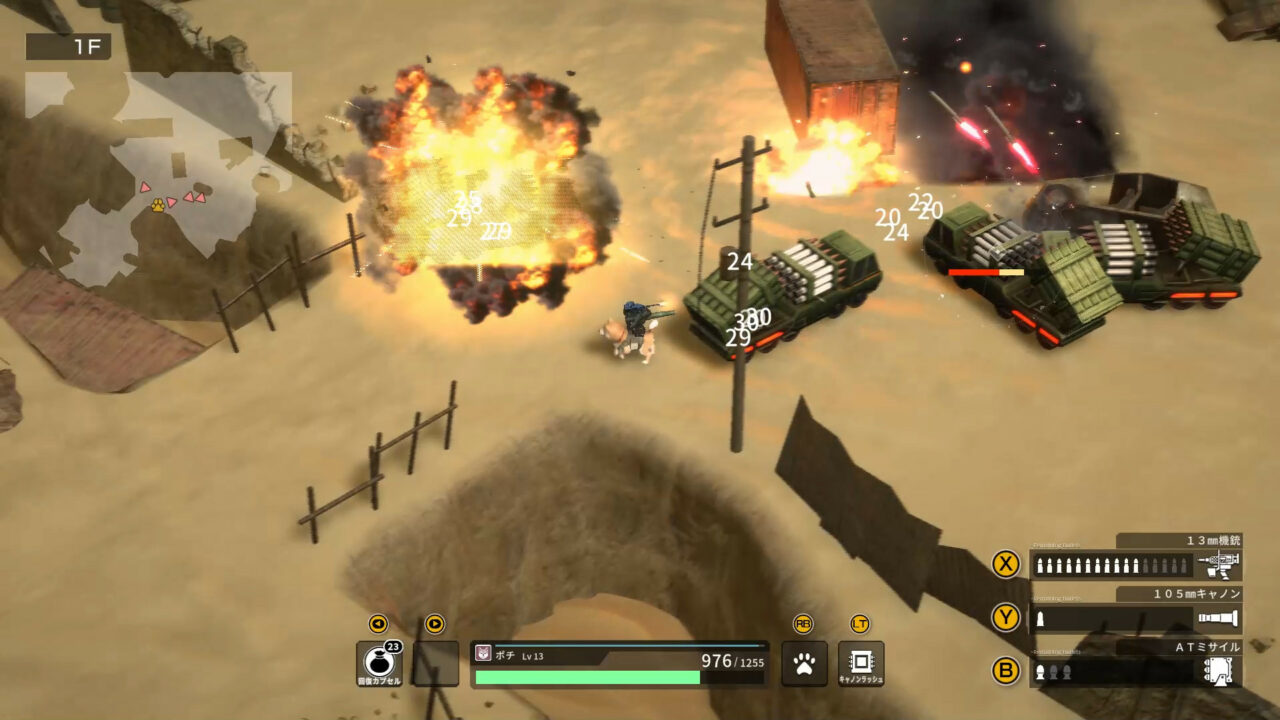1280x720 pixels.
Task: Toggle the yellow B weapon slot
Action: [1004, 671]
